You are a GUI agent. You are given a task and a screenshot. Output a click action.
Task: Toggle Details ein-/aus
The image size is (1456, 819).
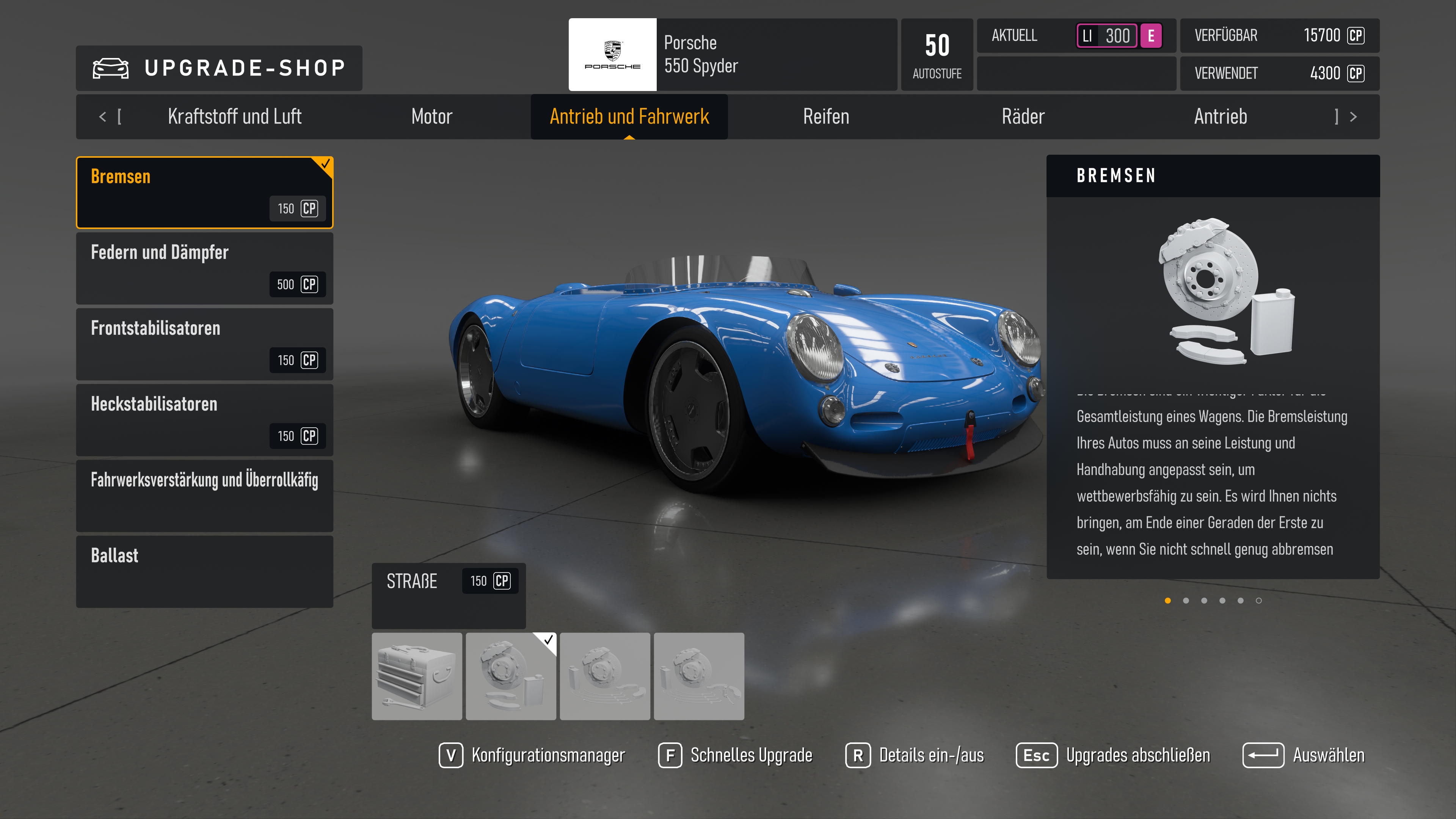coord(915,755)
